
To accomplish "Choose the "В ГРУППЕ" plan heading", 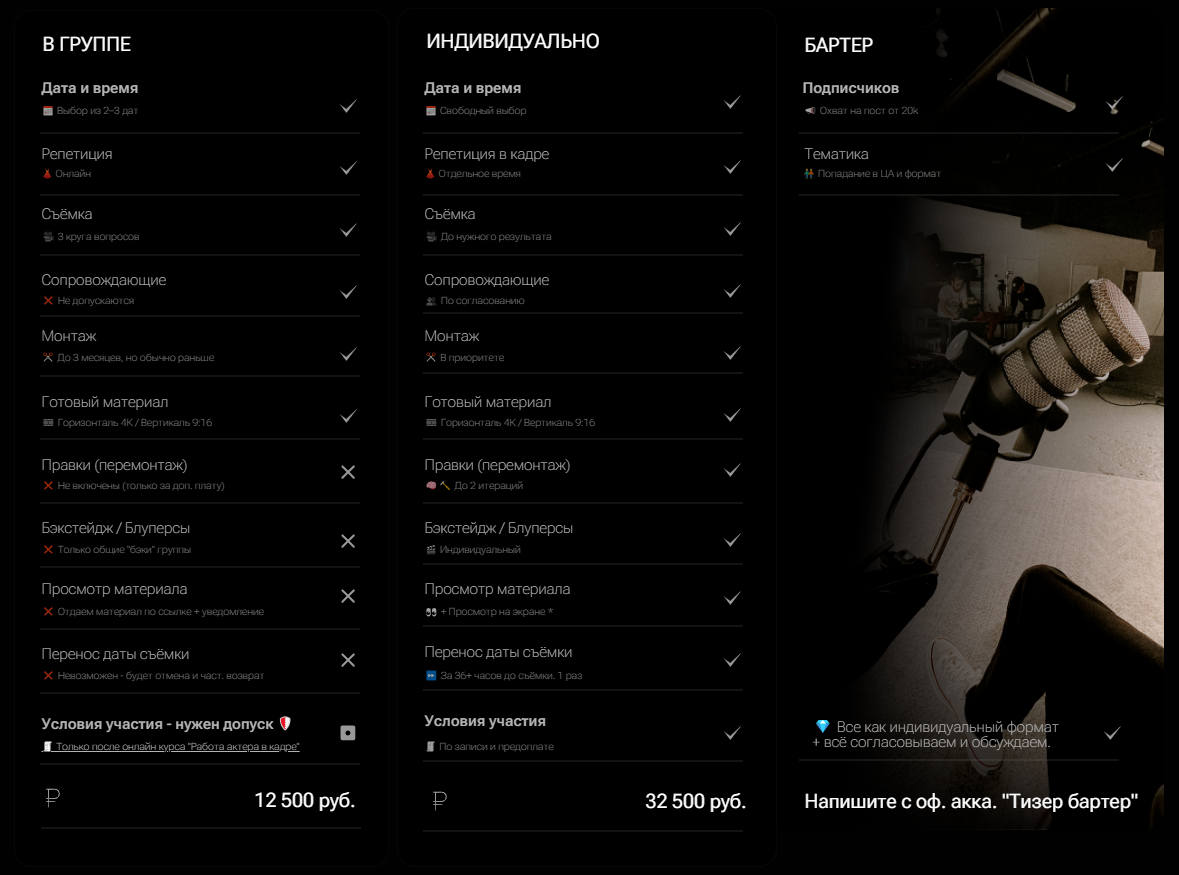I will 87,45.
